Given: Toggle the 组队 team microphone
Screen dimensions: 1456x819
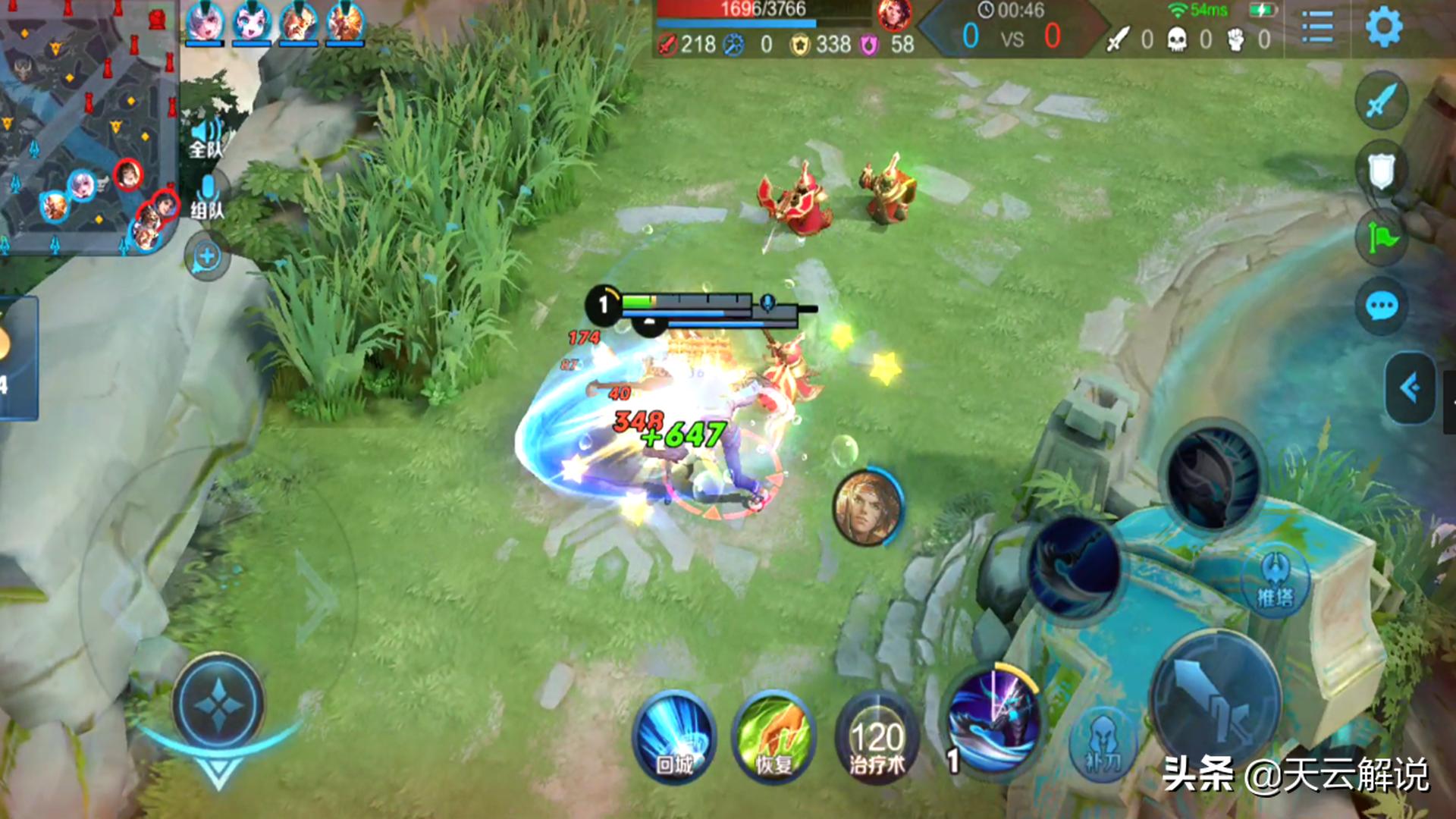Looking at the screenshot, I should 206,196.
